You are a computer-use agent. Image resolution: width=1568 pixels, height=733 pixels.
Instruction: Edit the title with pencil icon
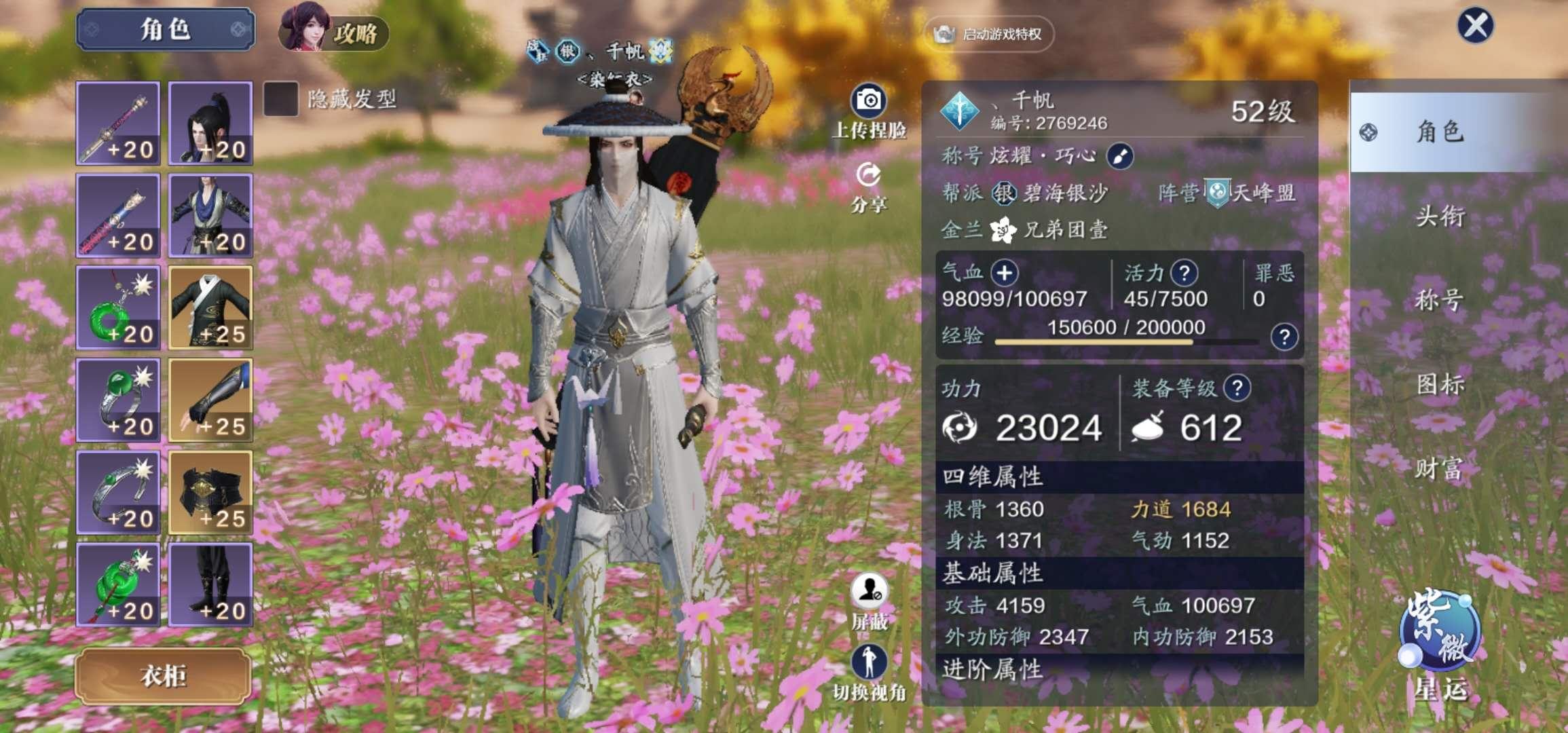coord(1119,157)
